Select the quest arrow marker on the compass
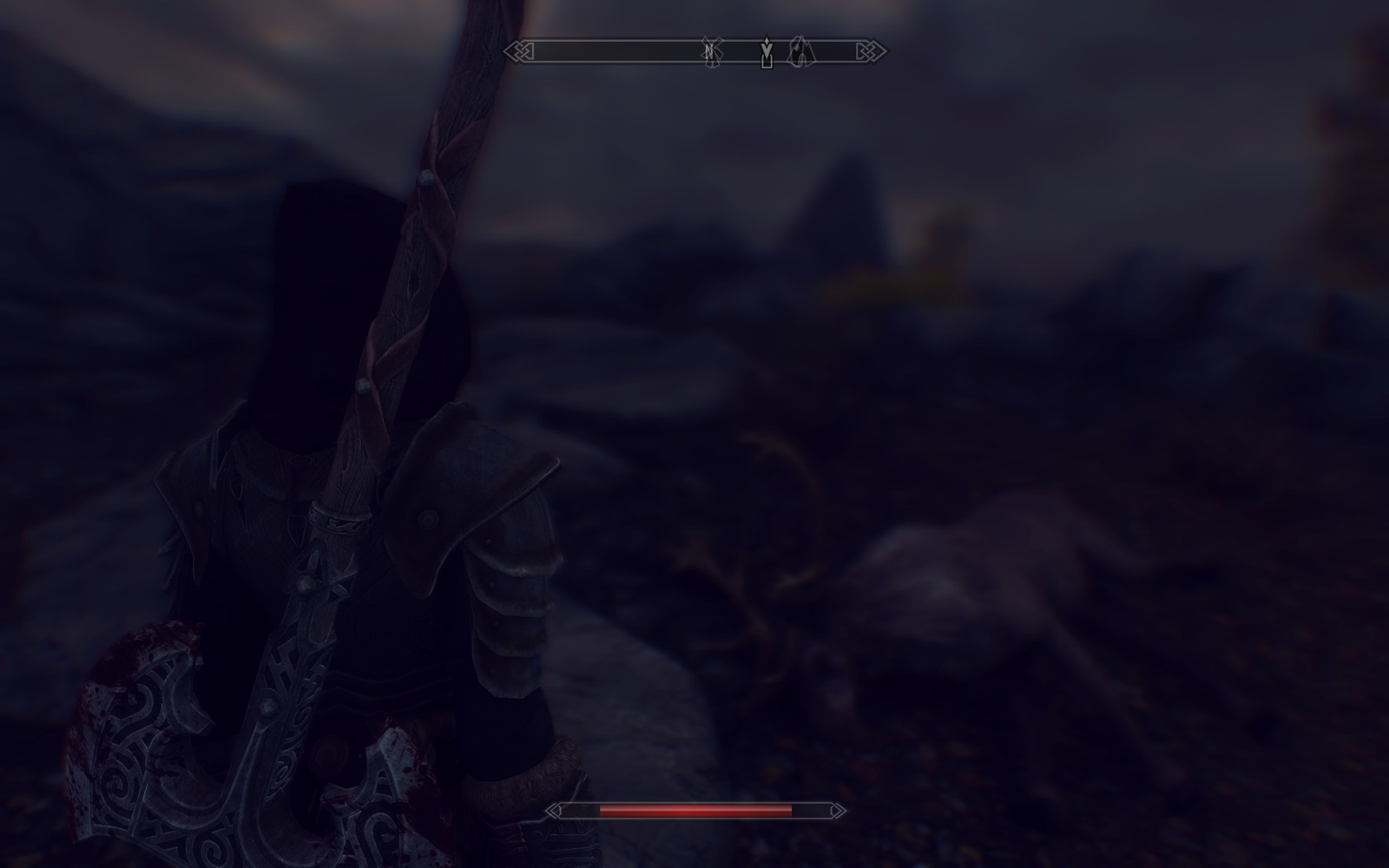1389x868 pixels. coord(767,51)
